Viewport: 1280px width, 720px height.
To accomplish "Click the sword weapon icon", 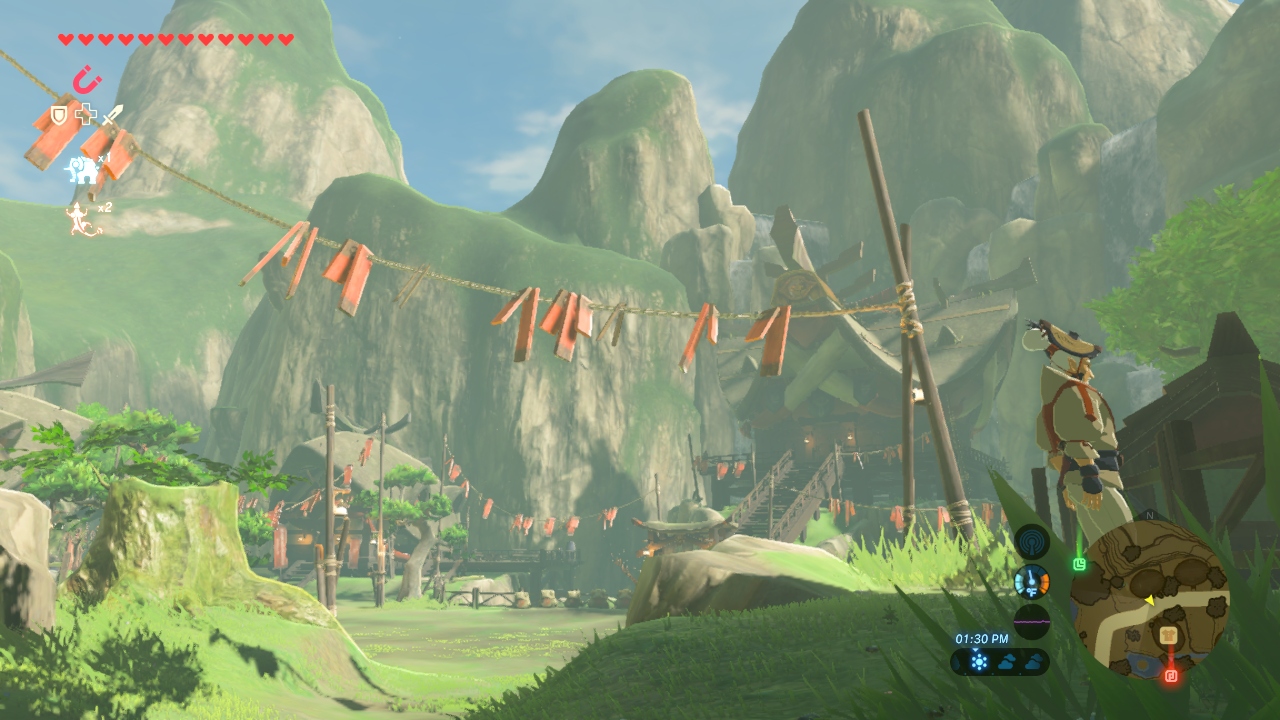I will [x=111, y=114].
